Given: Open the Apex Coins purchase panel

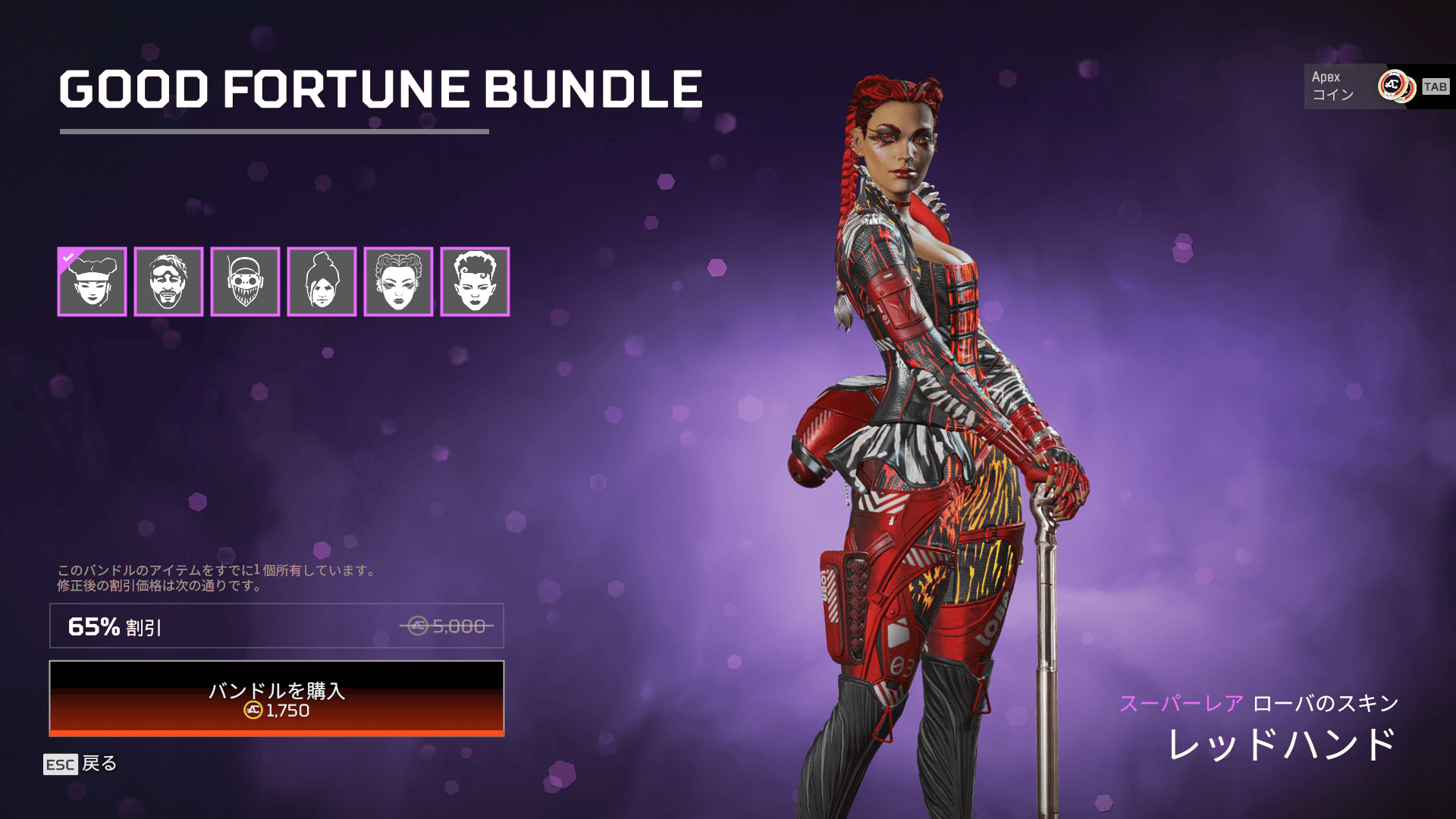Looking at the screenshot, I should pyautogui.click(x=1378, y=86).
